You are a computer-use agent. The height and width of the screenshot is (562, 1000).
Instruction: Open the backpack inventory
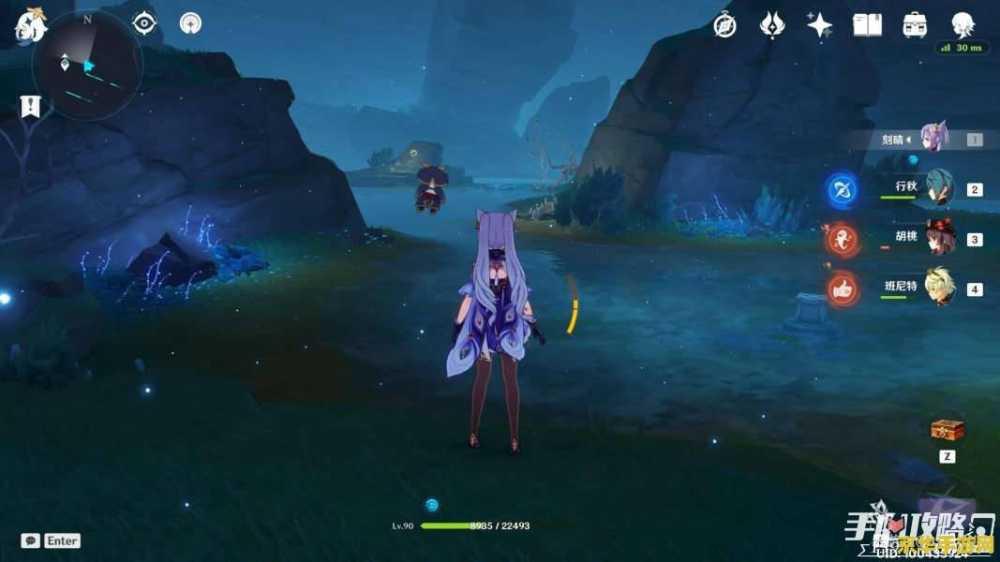(914, 26)
